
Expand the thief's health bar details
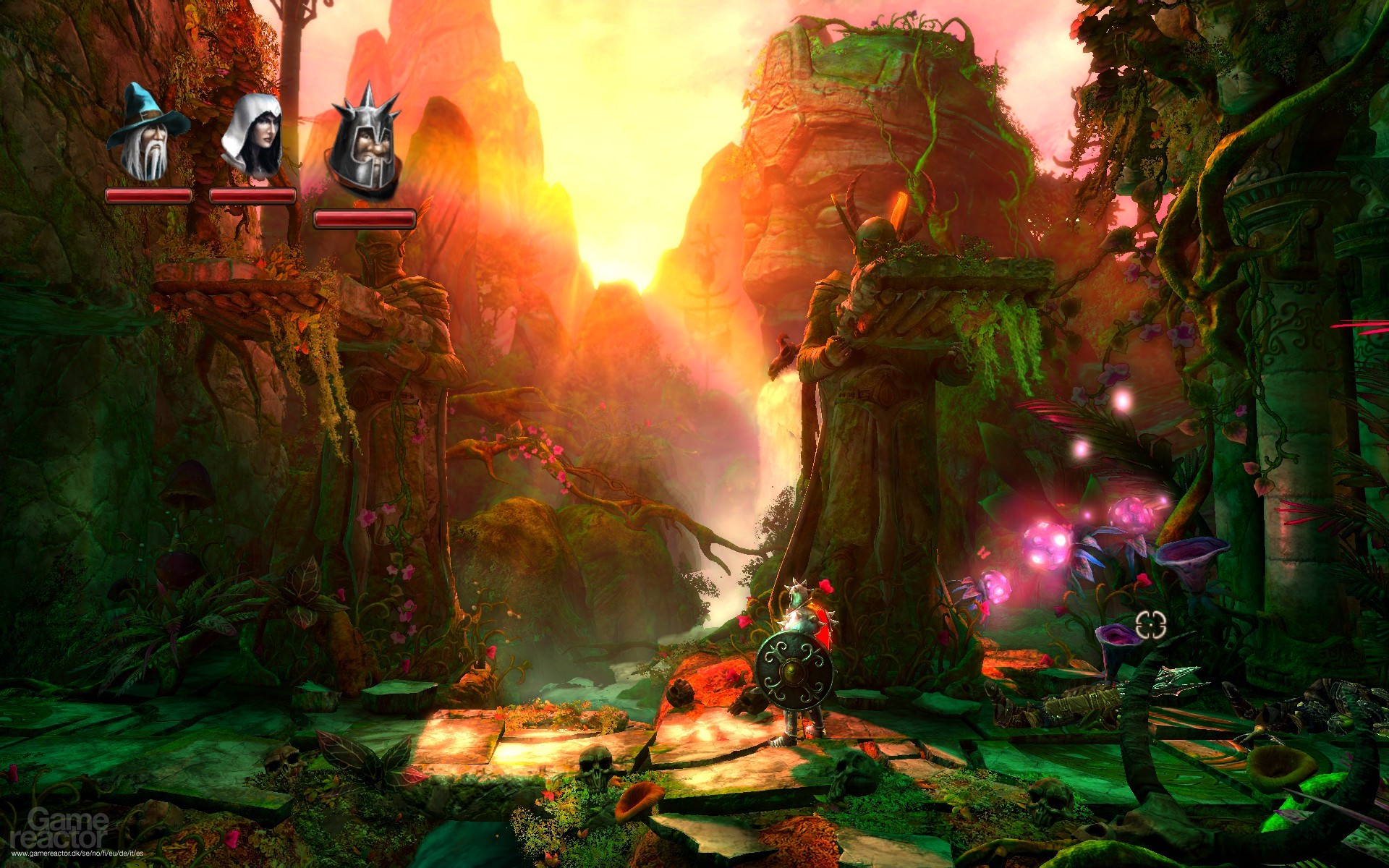pos(252,195)
